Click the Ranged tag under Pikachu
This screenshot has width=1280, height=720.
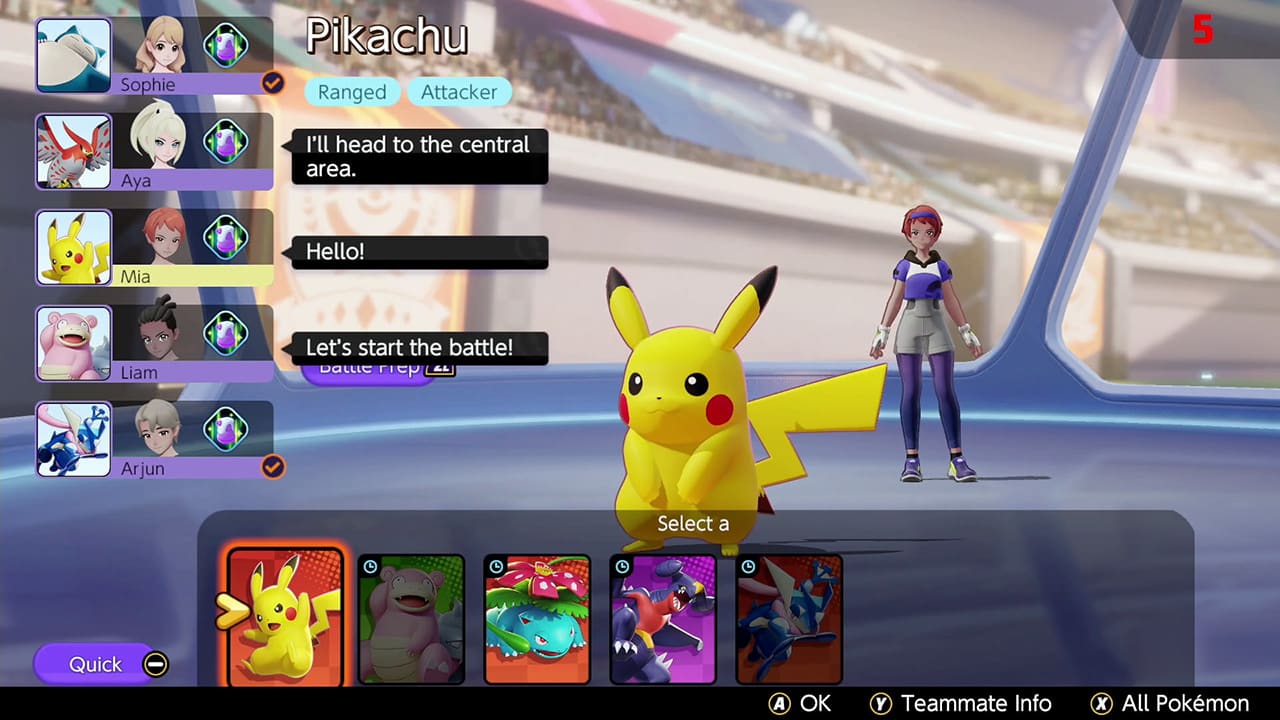point(352,91)
